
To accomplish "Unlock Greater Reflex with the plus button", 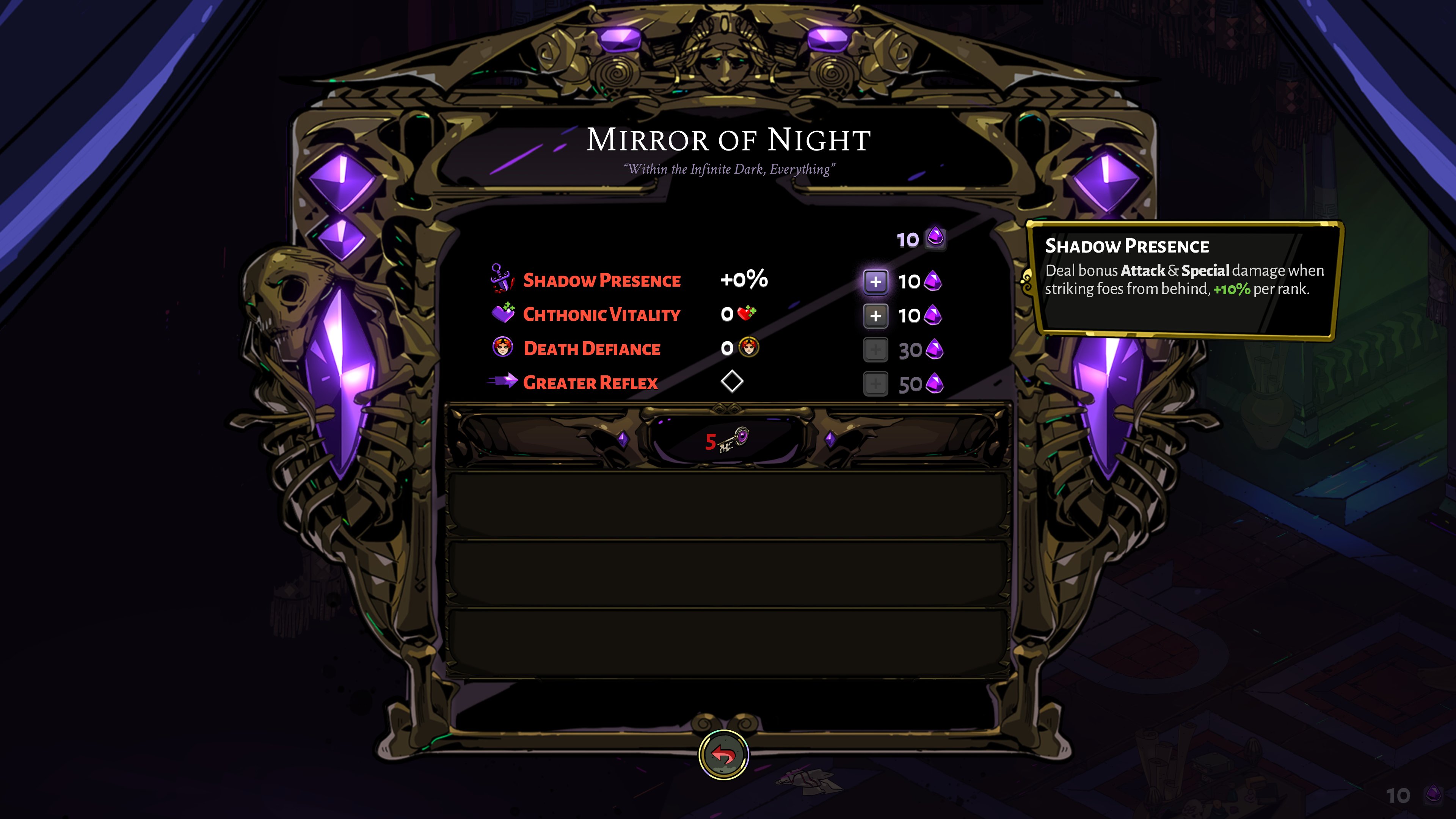I will (x=875, y=384).
